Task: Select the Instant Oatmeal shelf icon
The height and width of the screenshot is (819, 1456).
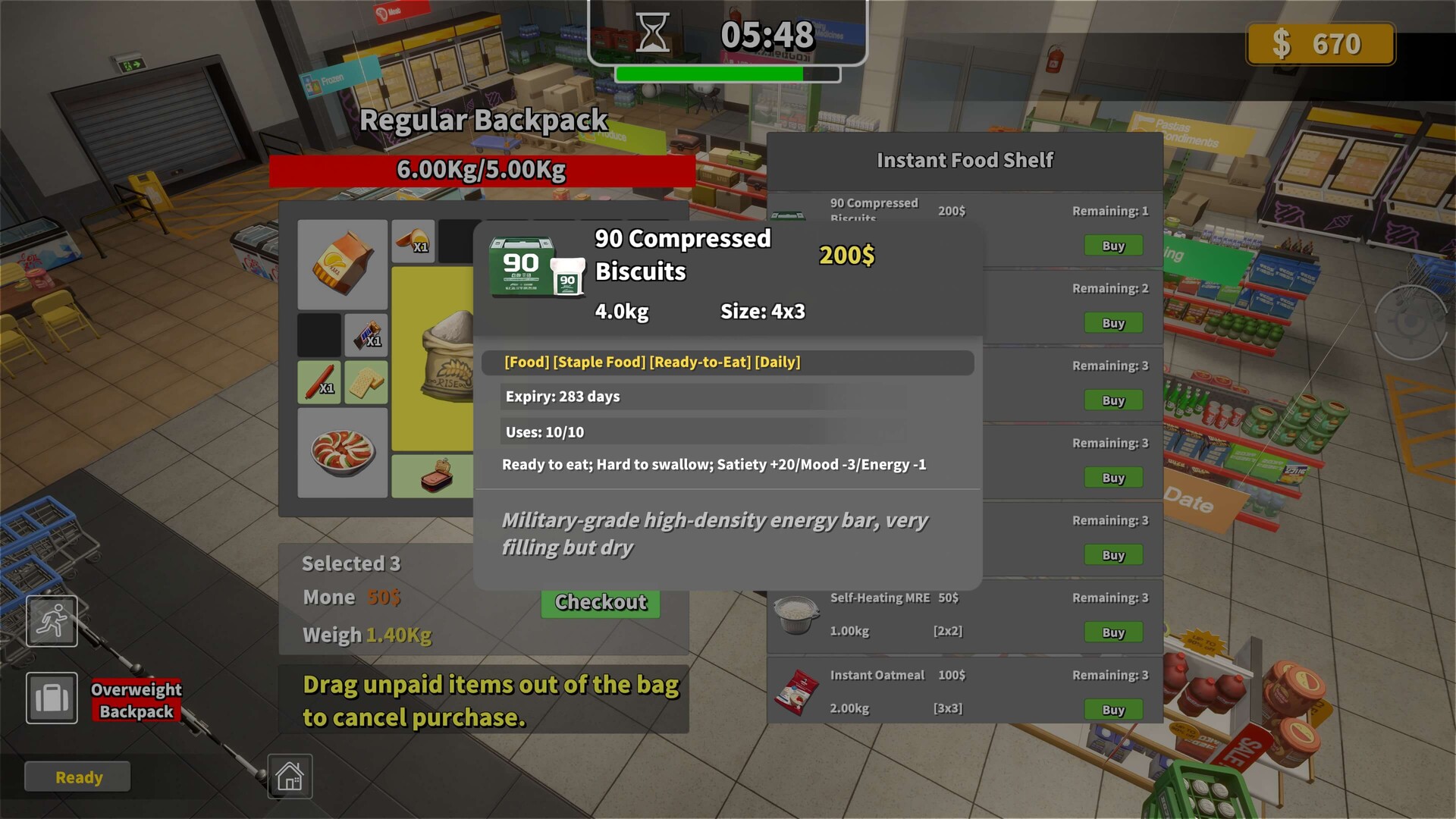Action: click(x=795, y=692)
